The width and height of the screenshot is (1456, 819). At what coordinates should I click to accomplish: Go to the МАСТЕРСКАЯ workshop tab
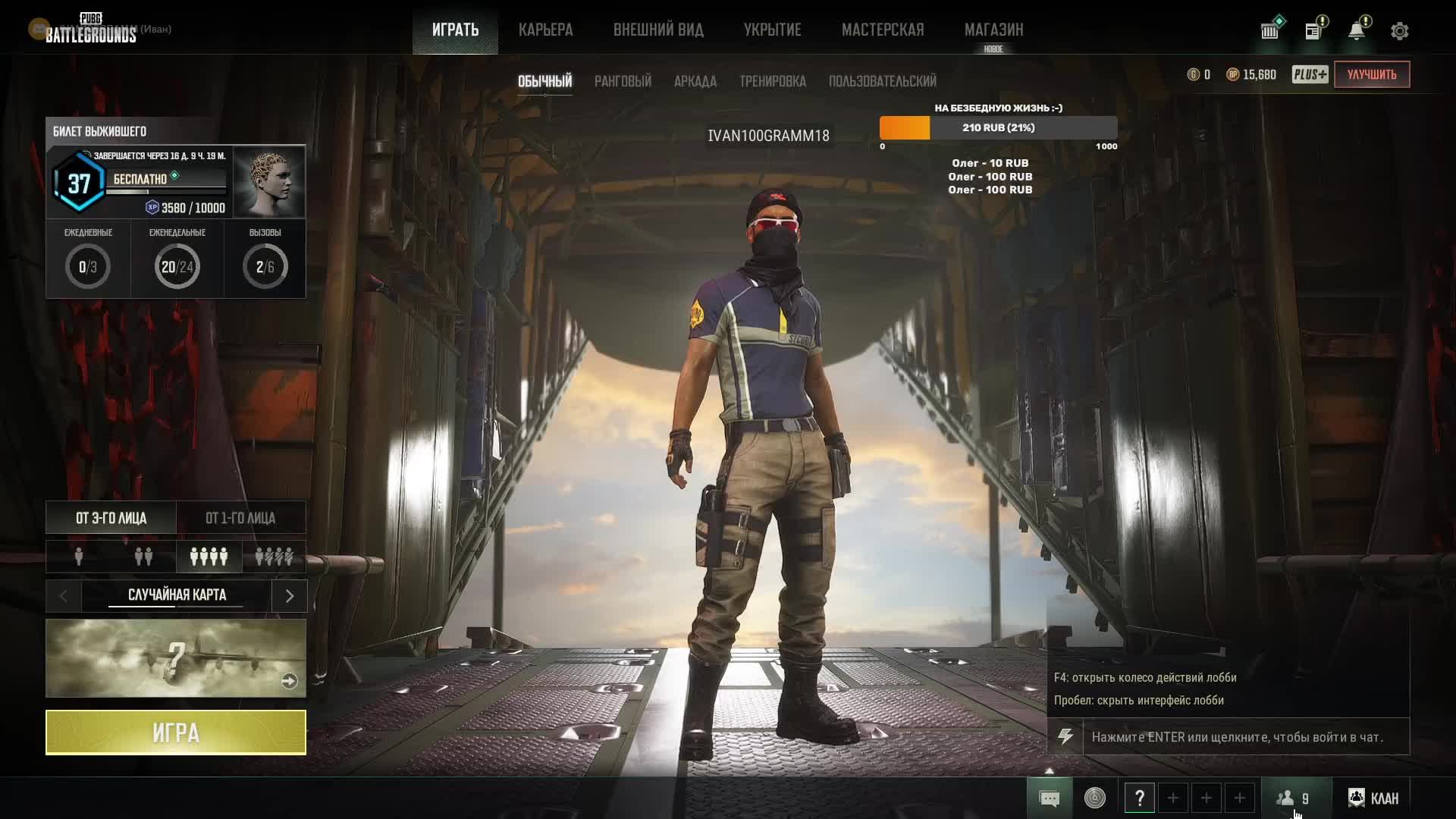click(883, 30)
